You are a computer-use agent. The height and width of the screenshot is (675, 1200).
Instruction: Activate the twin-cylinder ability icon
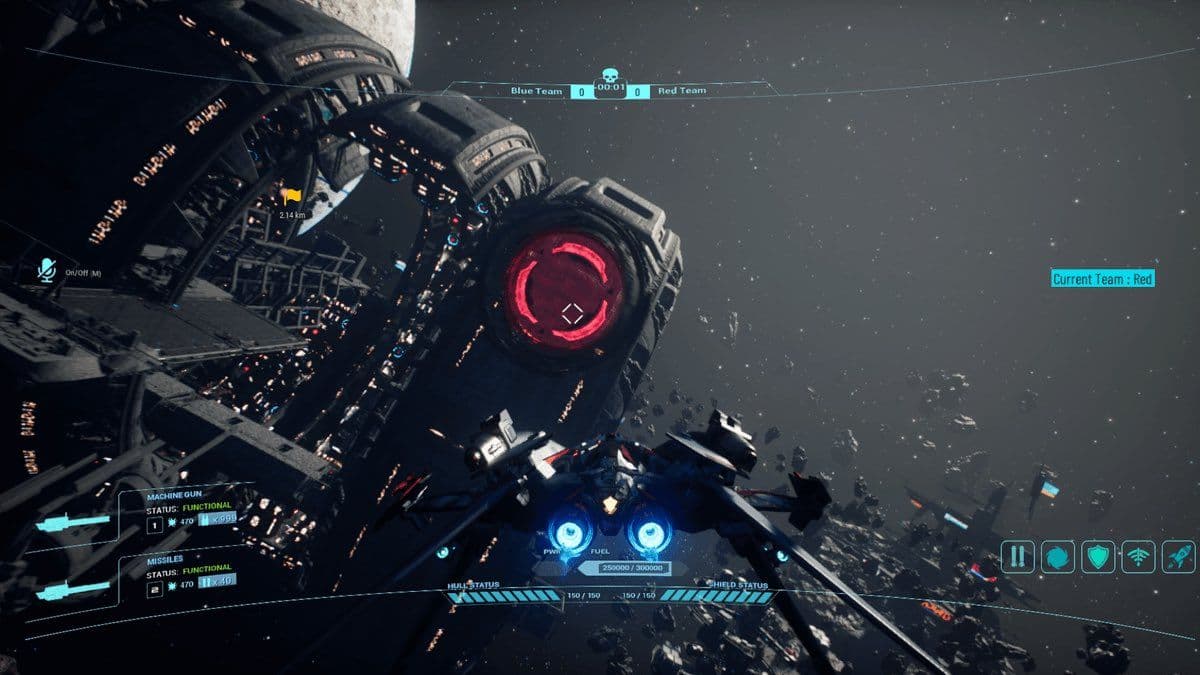pyautogui.click(x=1018, y=556)
